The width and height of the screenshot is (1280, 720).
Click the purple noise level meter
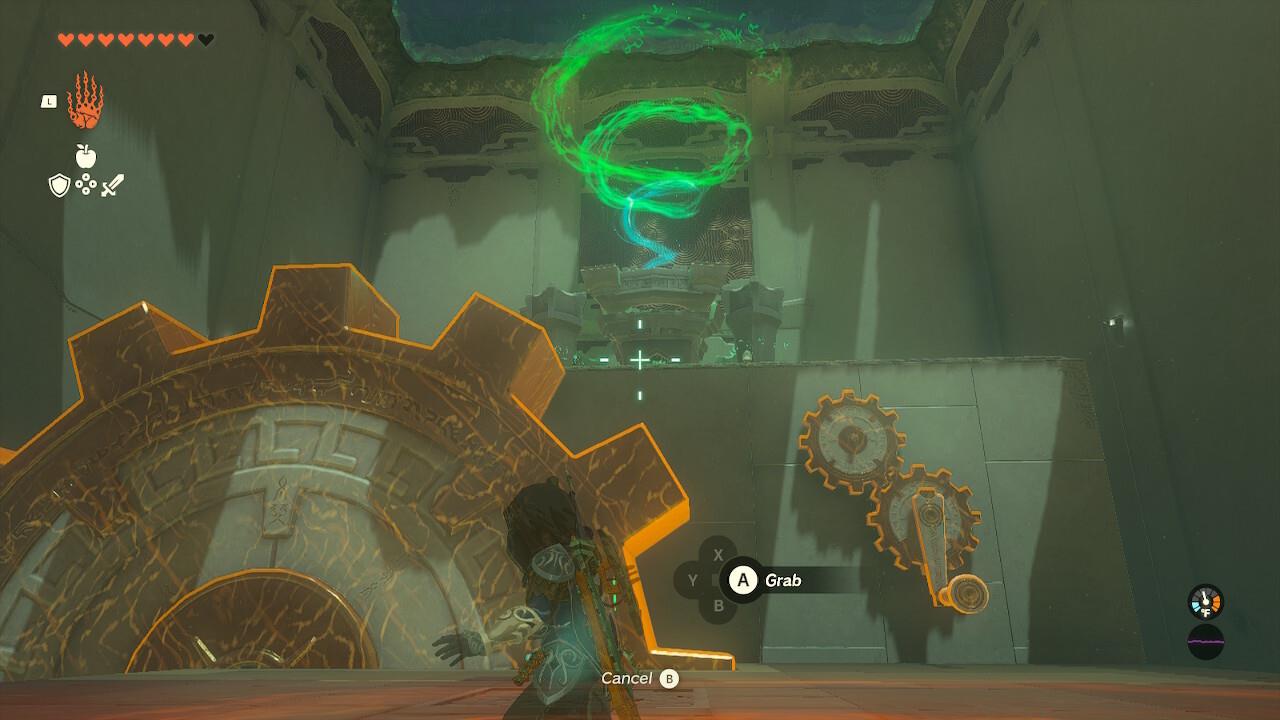(1205, 642)
